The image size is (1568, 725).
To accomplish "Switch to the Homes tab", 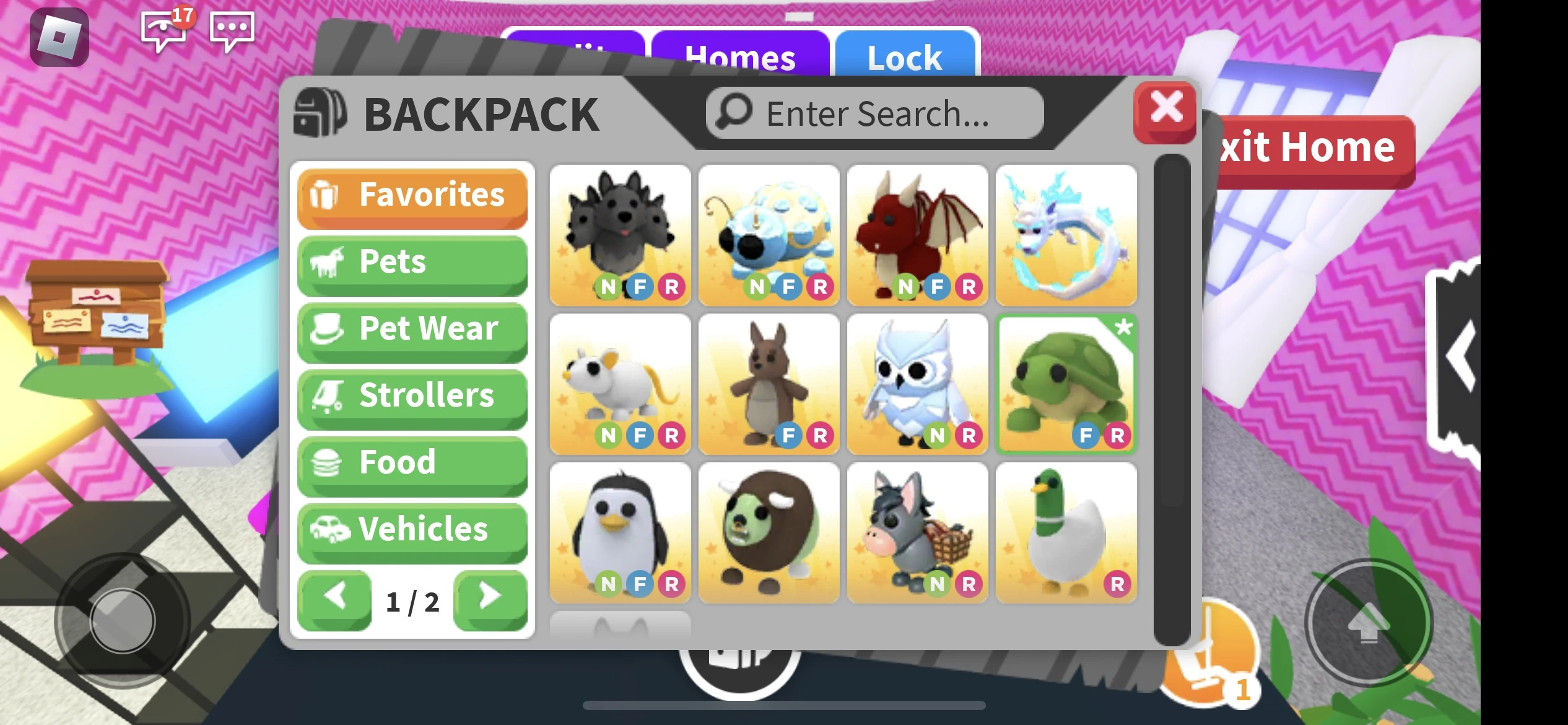I will coord(741,57).
